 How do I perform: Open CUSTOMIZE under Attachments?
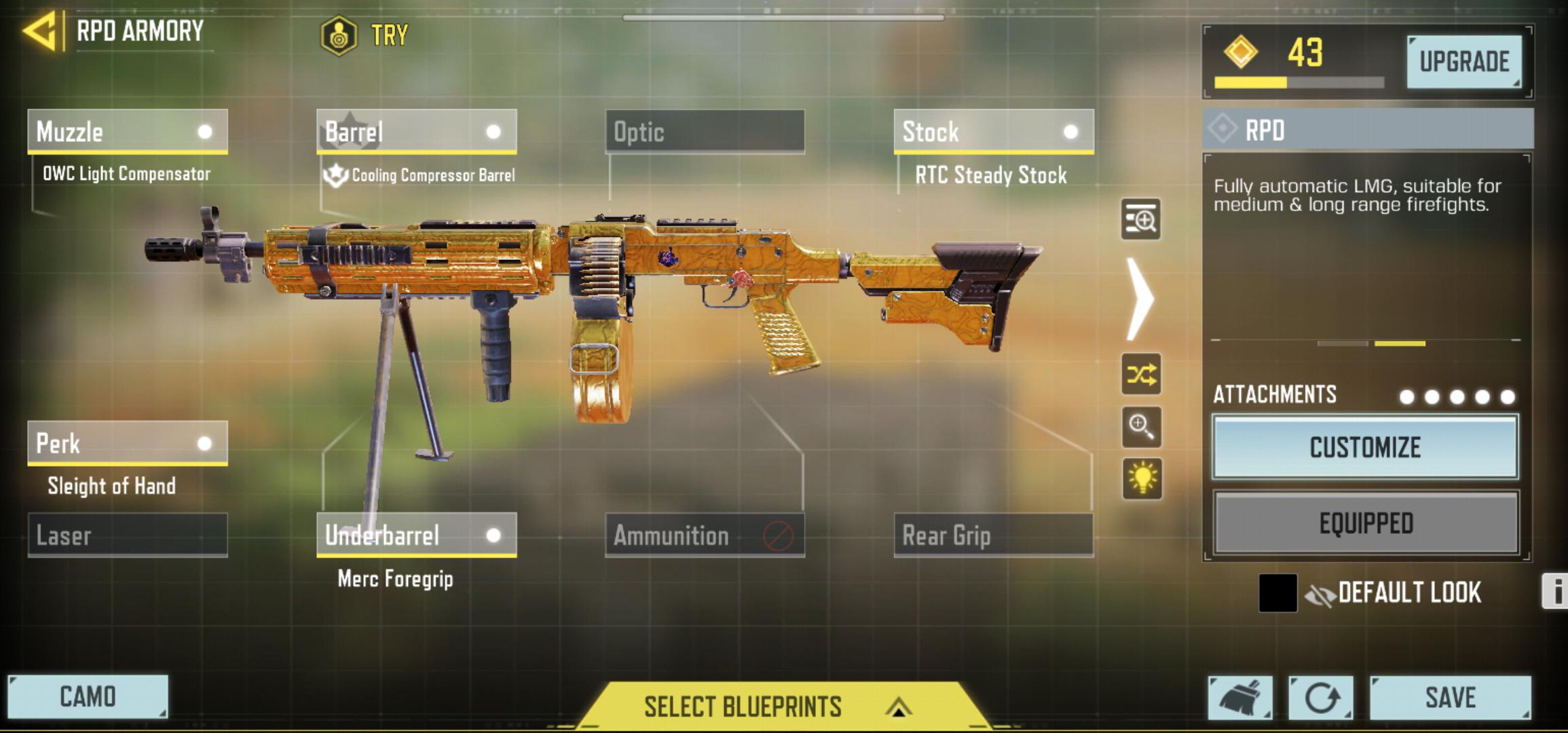point(1364,448)
